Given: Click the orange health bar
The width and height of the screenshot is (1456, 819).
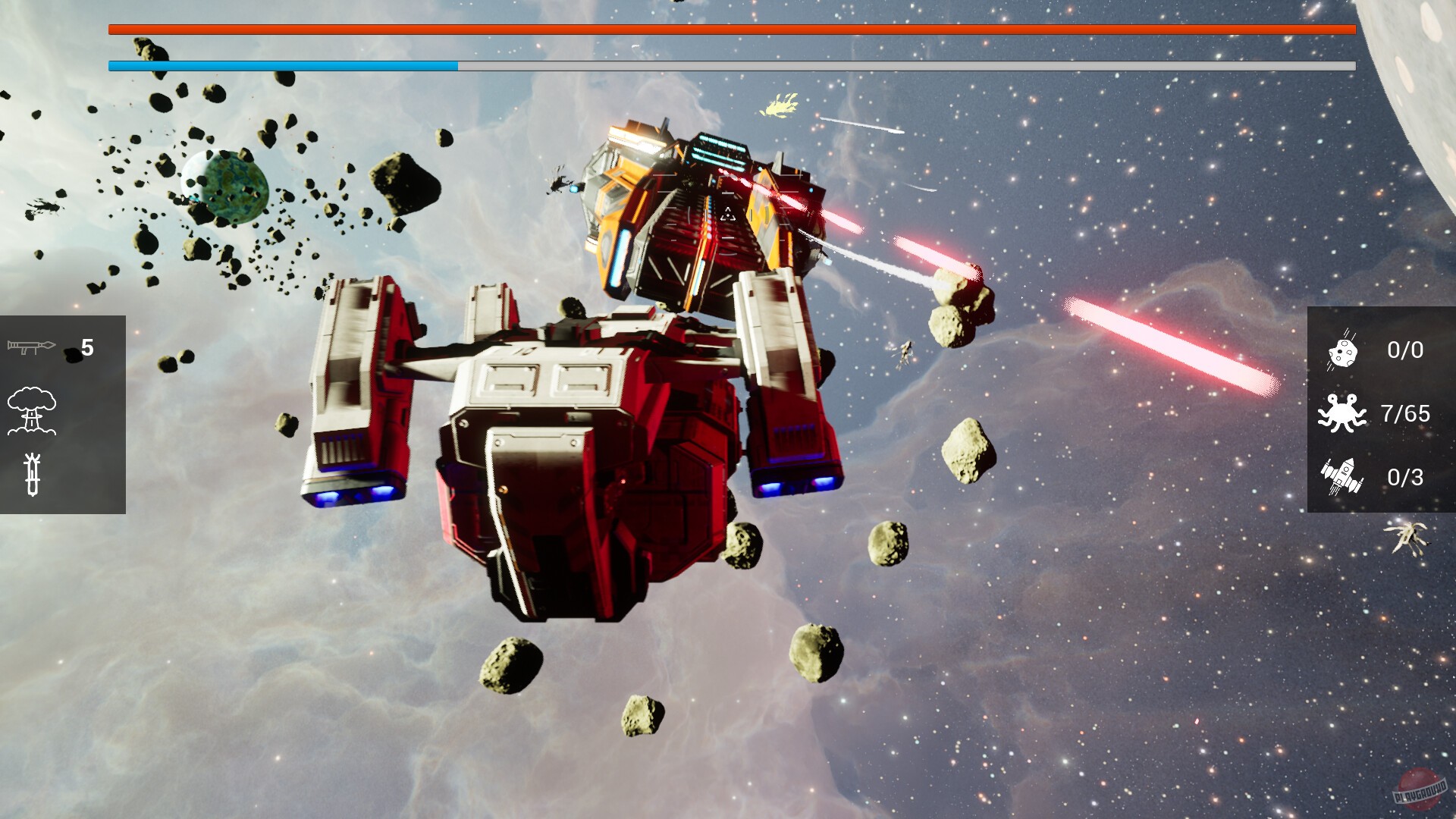Looking at the screenshot, I should point(728,30).
